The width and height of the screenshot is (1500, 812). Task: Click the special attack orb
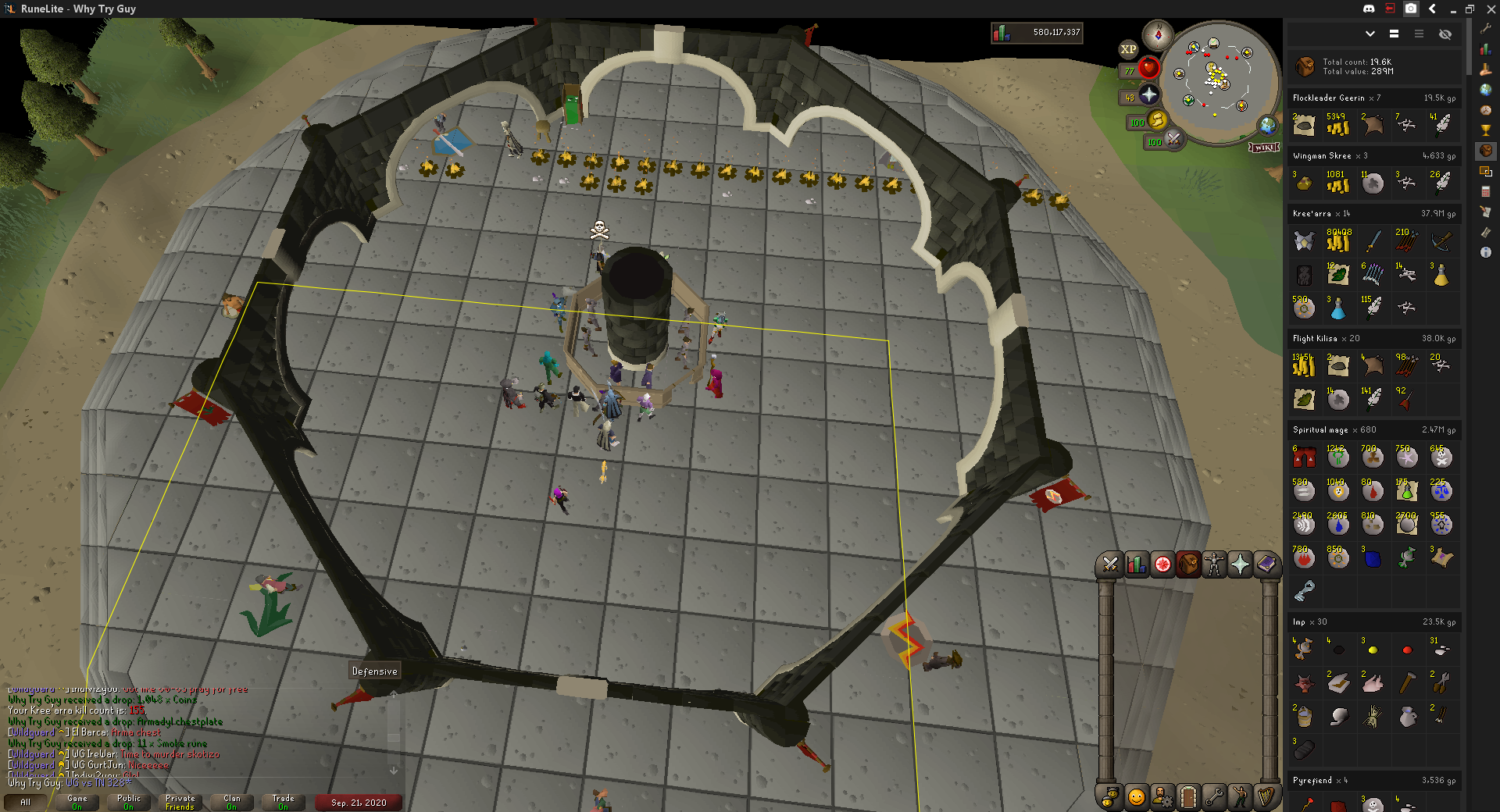(x=1173, y=139)
